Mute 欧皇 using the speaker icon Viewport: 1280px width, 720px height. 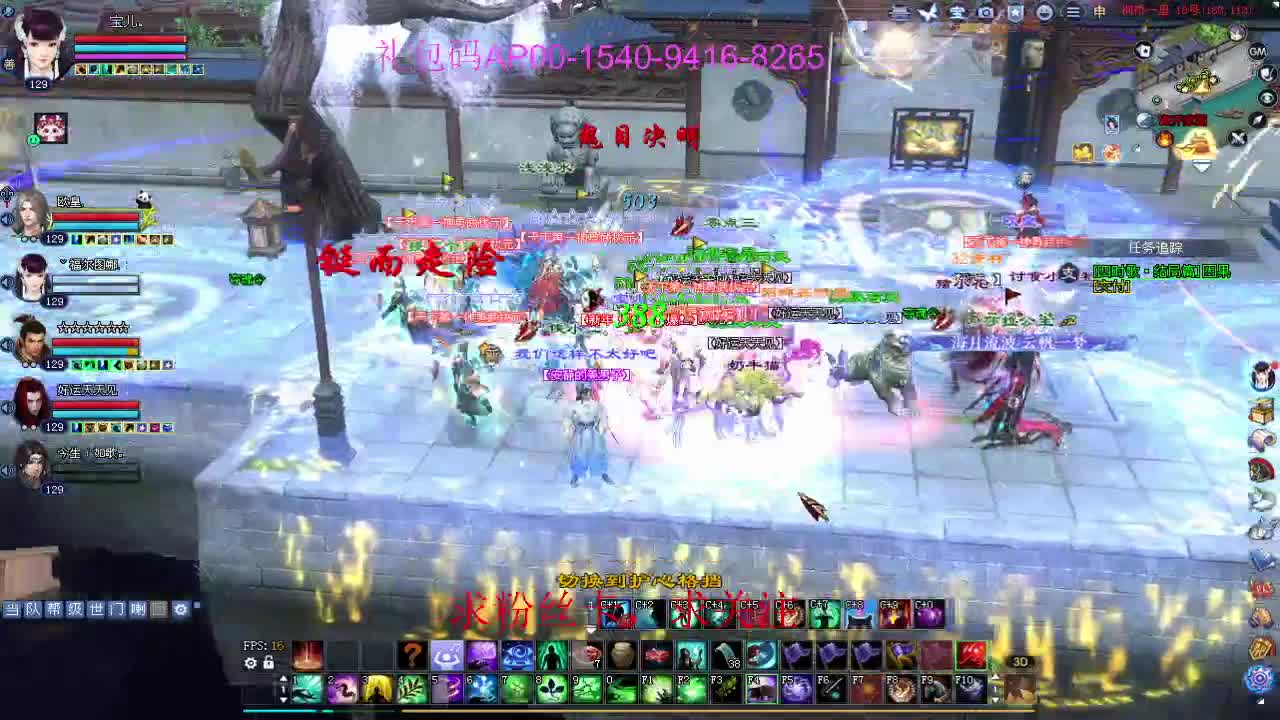[x=7, y=219]
